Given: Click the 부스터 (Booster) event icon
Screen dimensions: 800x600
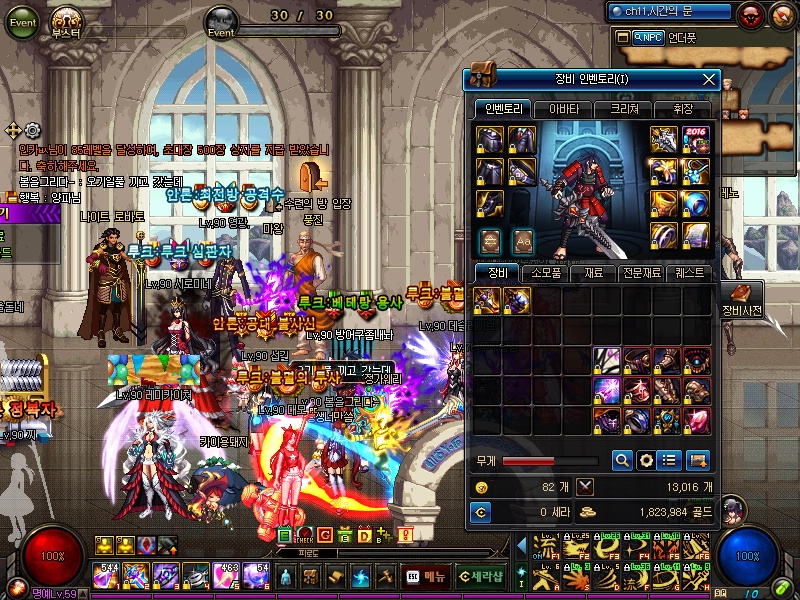Looking at the screenshot, I should [68, 24].
